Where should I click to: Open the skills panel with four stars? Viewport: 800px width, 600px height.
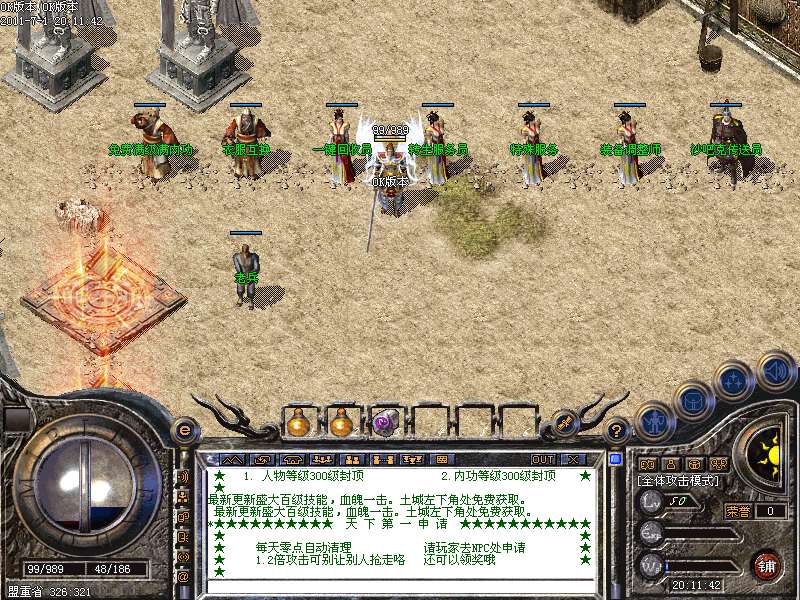[x=733, y=381]
